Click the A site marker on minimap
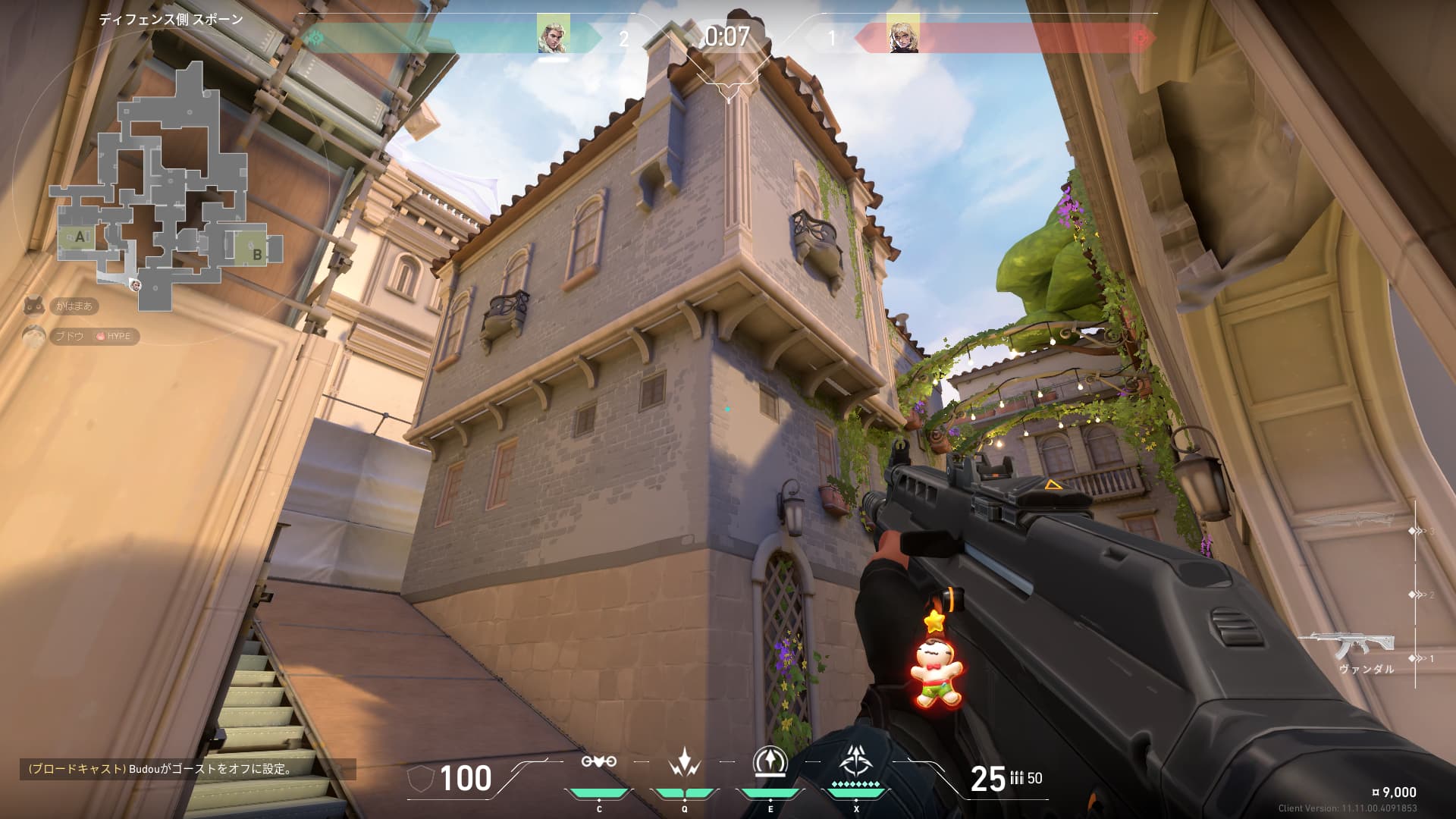Screen dimensions: 1456x819 (80, 237)
